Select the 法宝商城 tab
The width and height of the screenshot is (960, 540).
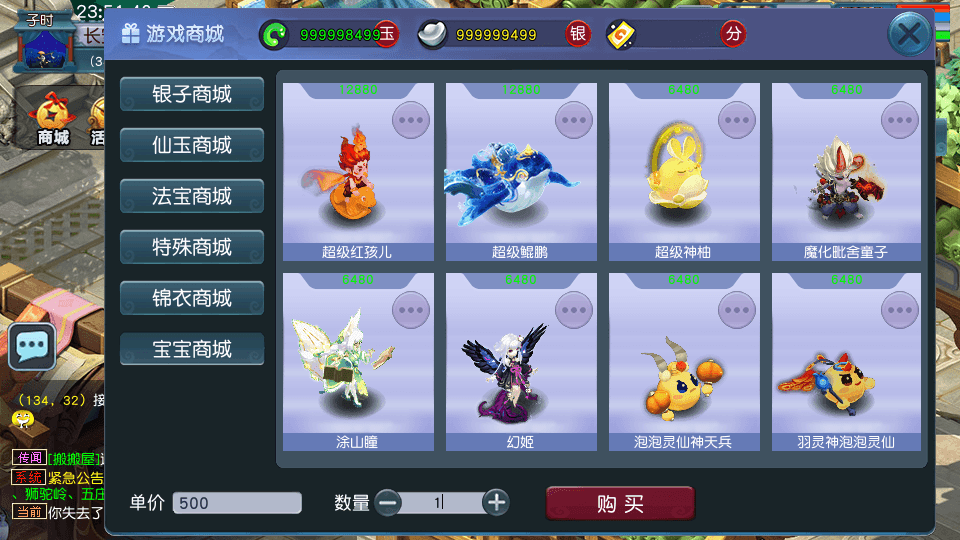tap(192, 196)
